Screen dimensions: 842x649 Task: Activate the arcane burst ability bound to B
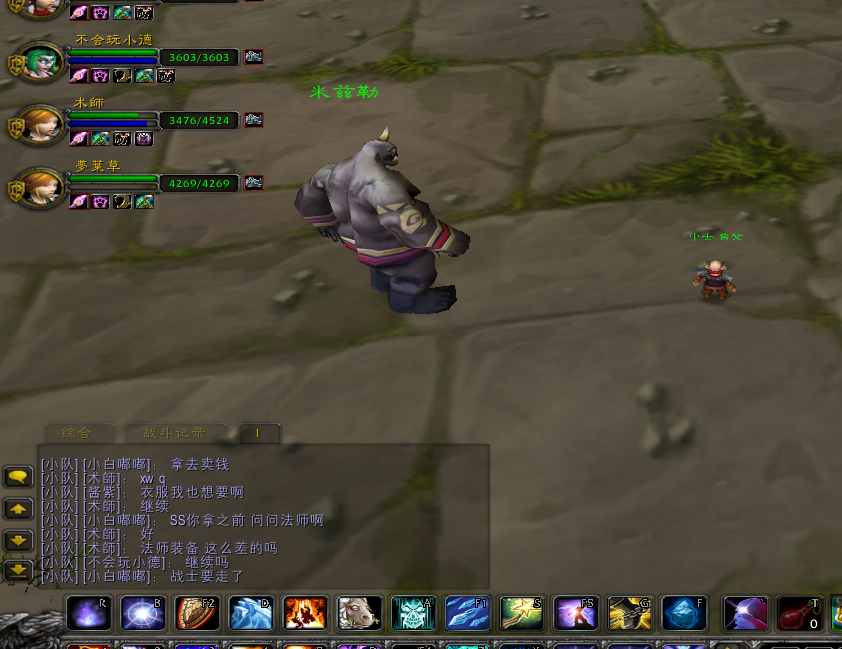tap(143, 613)
